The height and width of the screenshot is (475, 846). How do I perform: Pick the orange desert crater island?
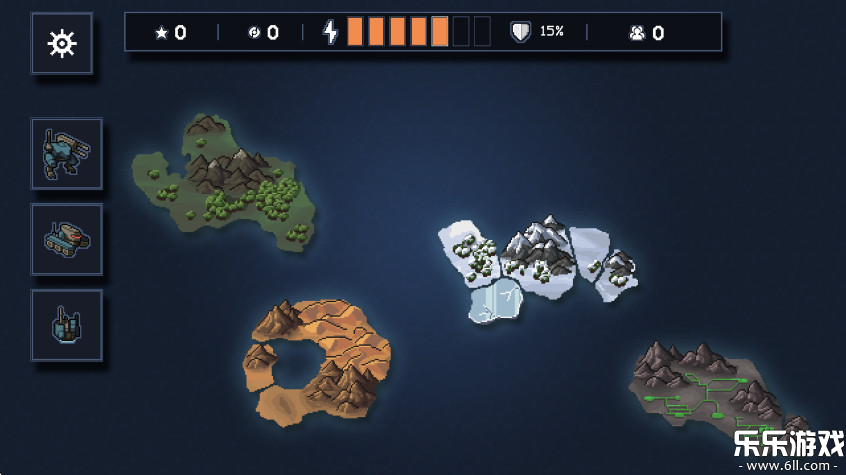coord(317,358)
